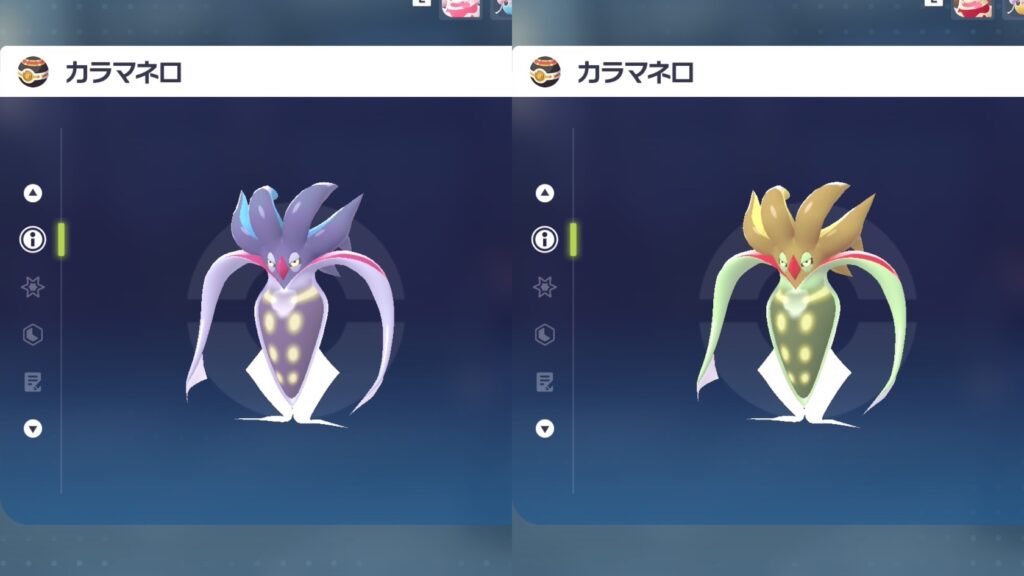Select the info tab beside the purple Malamar
Screen dimensions: 1024x576
point(33,239)
